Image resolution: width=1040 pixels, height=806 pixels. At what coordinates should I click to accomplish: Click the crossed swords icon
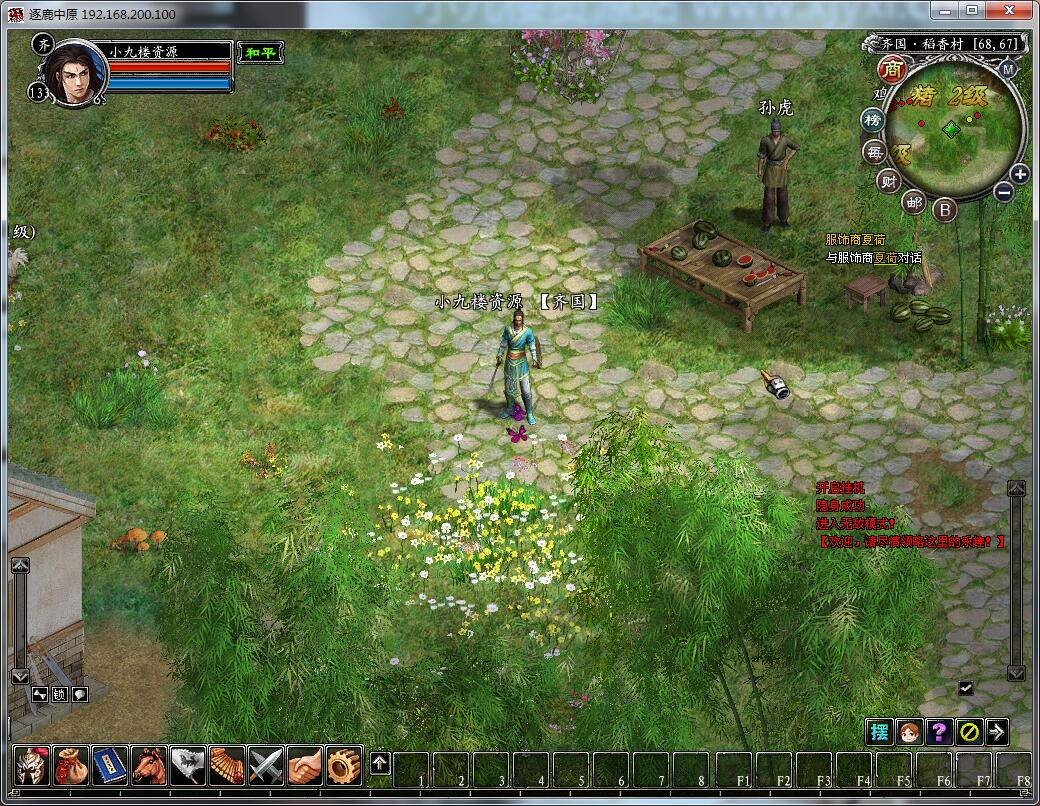266,765
